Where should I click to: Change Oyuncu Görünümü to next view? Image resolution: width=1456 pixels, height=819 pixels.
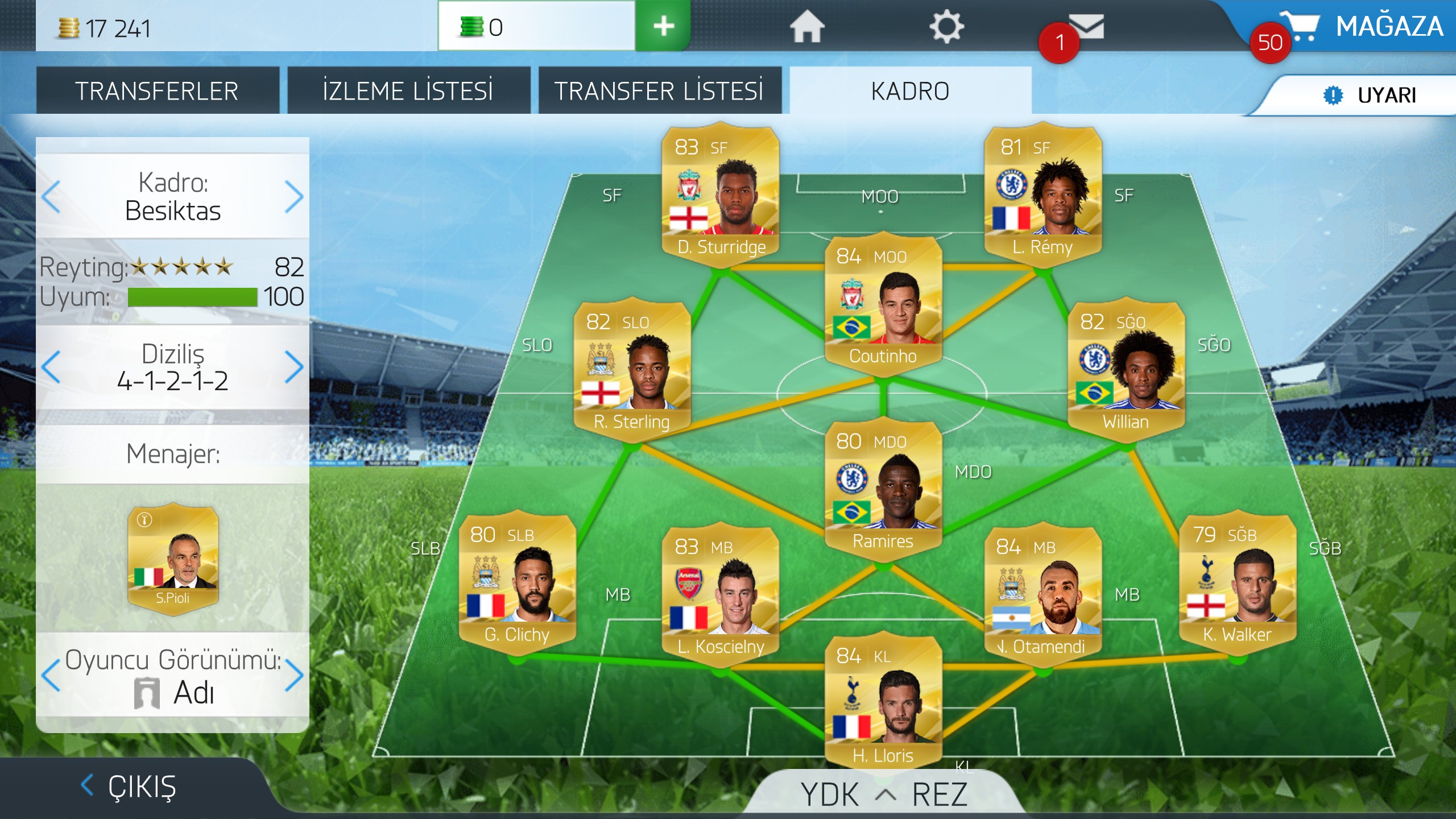coord(293,676)
